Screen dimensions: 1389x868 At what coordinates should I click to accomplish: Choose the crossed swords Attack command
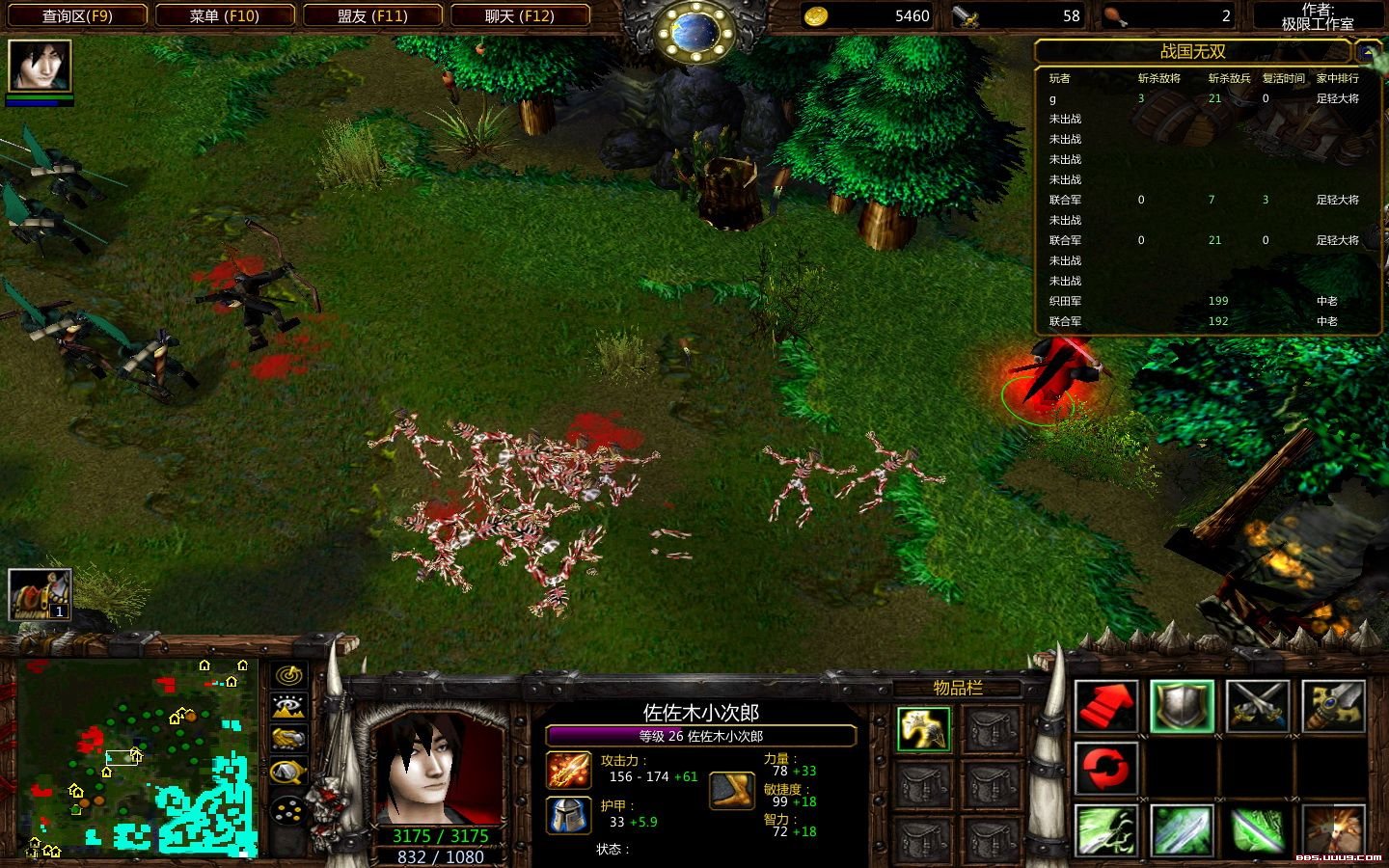click(1258, 705)
